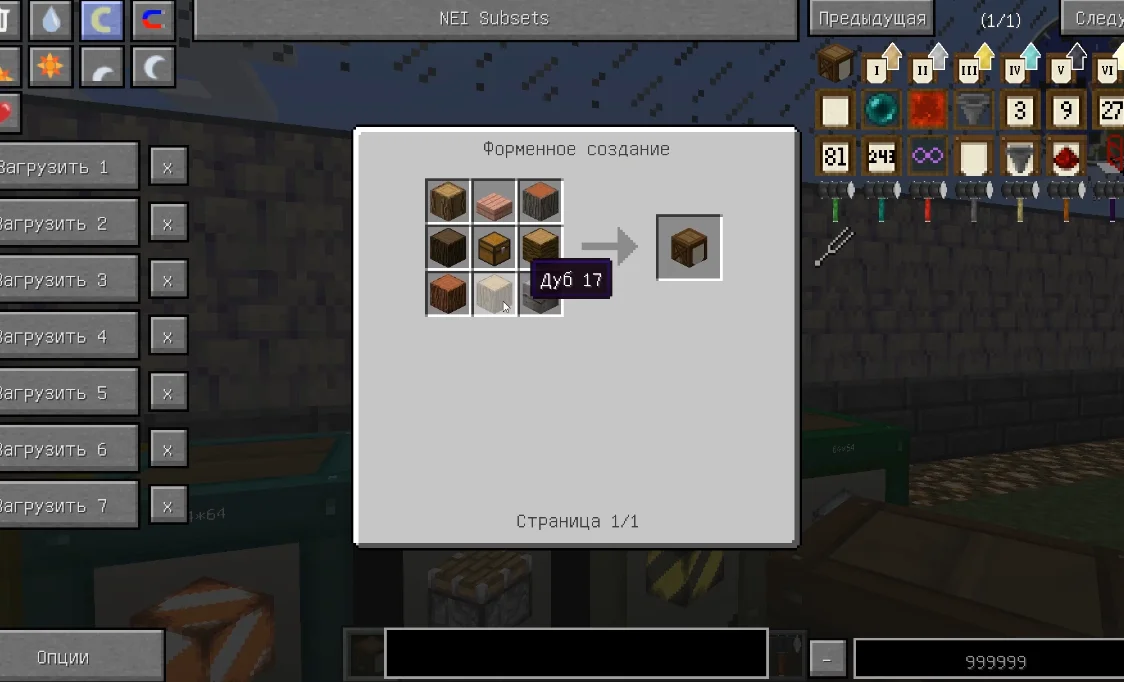
Task: Load saved inventory state Загрузить 4
Action: pyautogui.click(x=68, y=337)
